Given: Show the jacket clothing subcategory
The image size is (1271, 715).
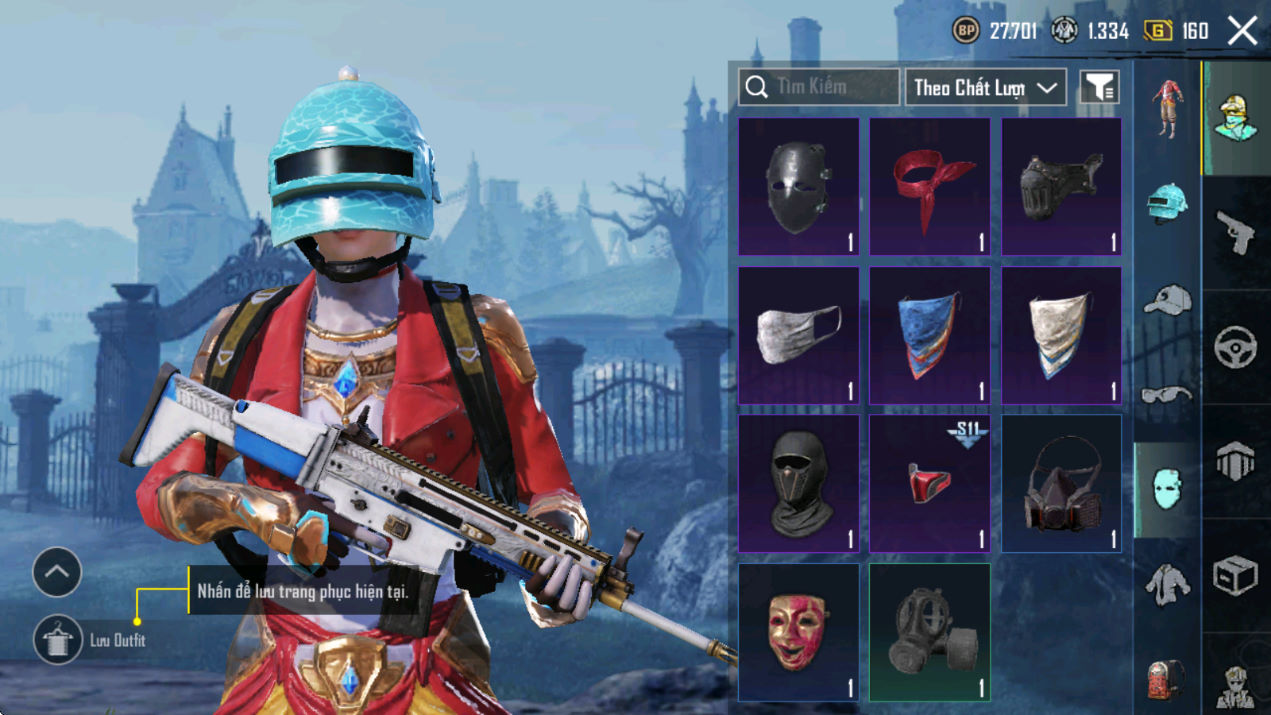Looking at the screenshot, I should tap(1167, 583).
